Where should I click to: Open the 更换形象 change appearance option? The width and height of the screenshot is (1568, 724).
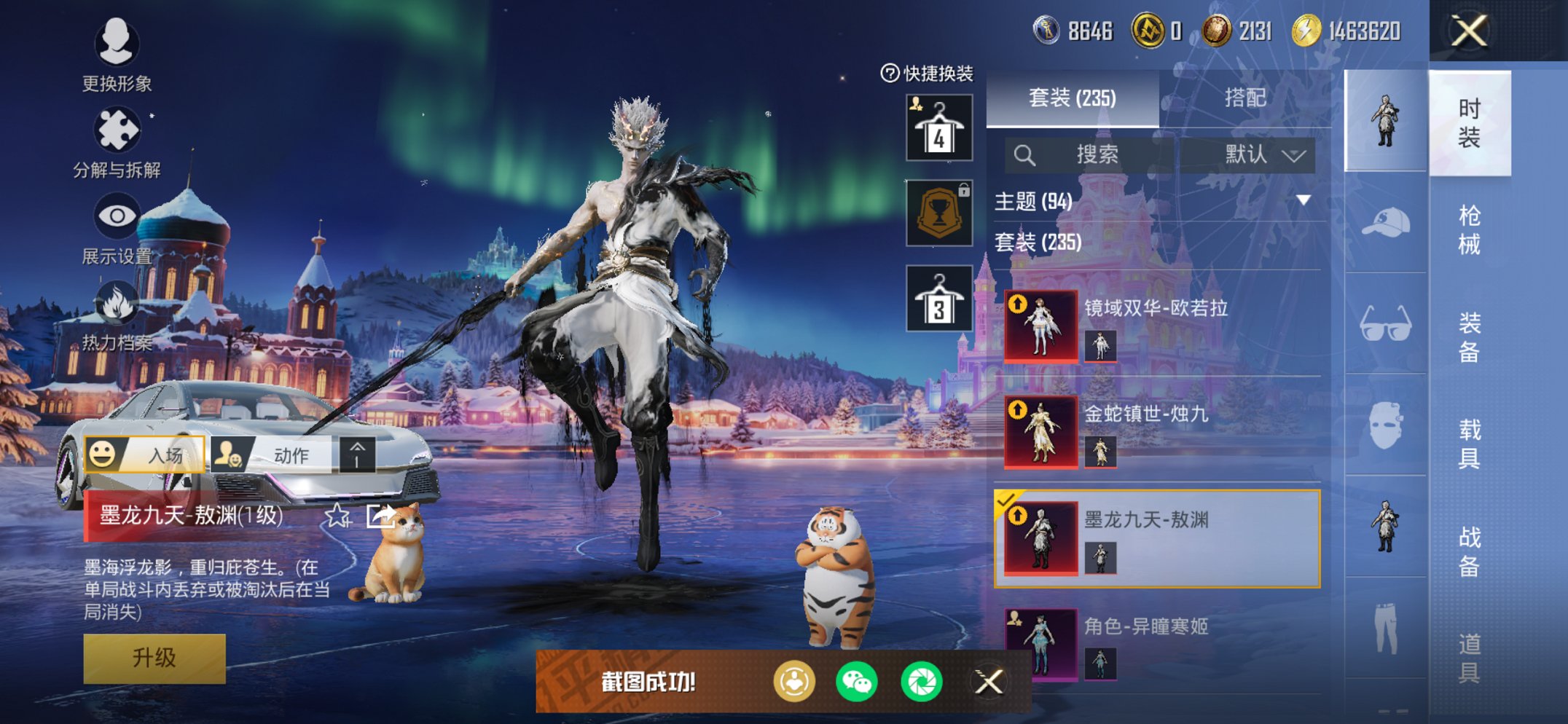click(x=117, y=55)
